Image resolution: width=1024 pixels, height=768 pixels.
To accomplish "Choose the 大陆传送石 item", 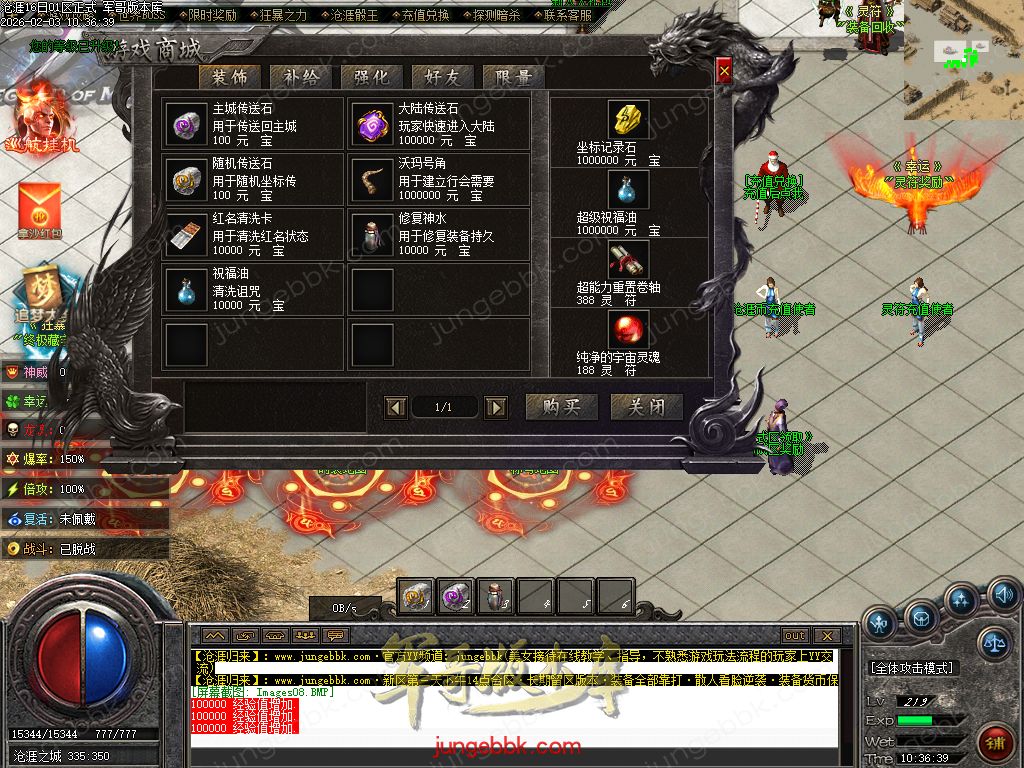I will point(372,125).
